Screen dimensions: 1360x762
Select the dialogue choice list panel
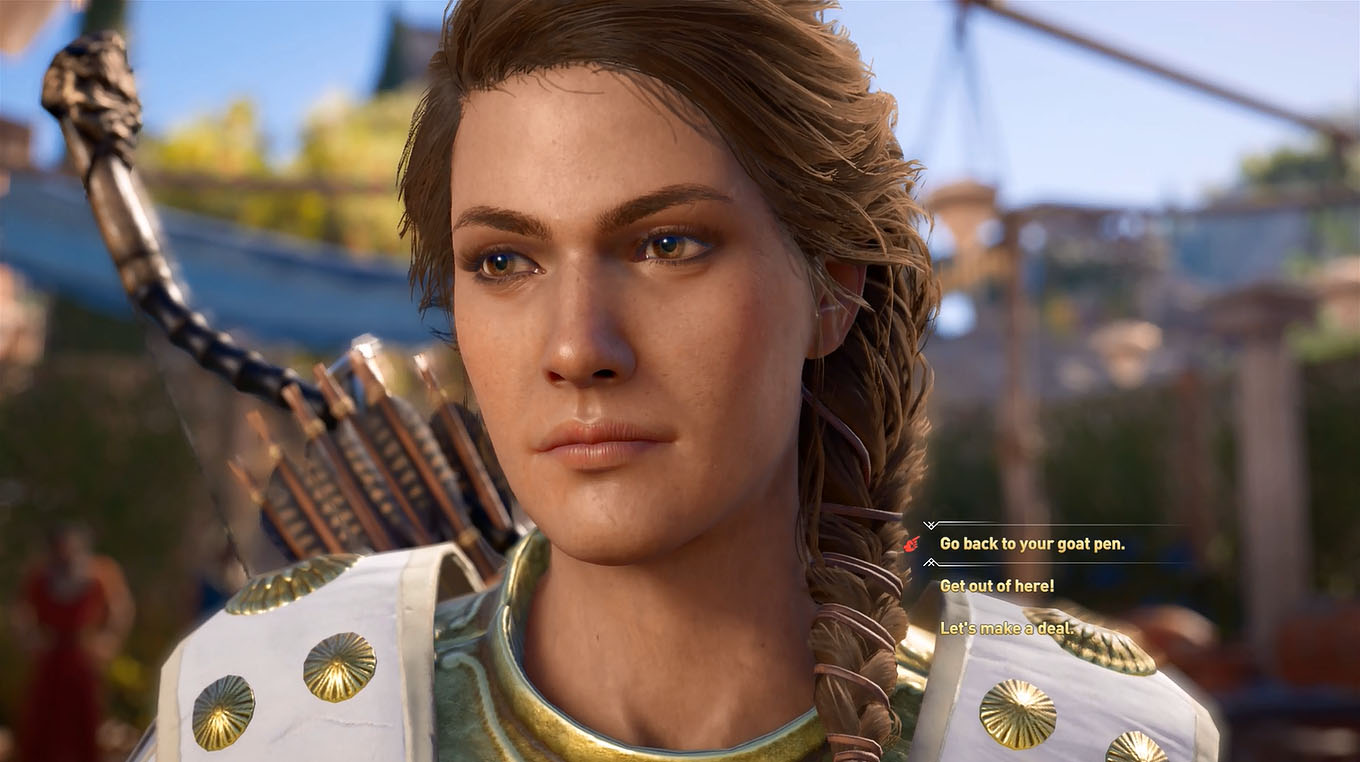(1030, 585)
